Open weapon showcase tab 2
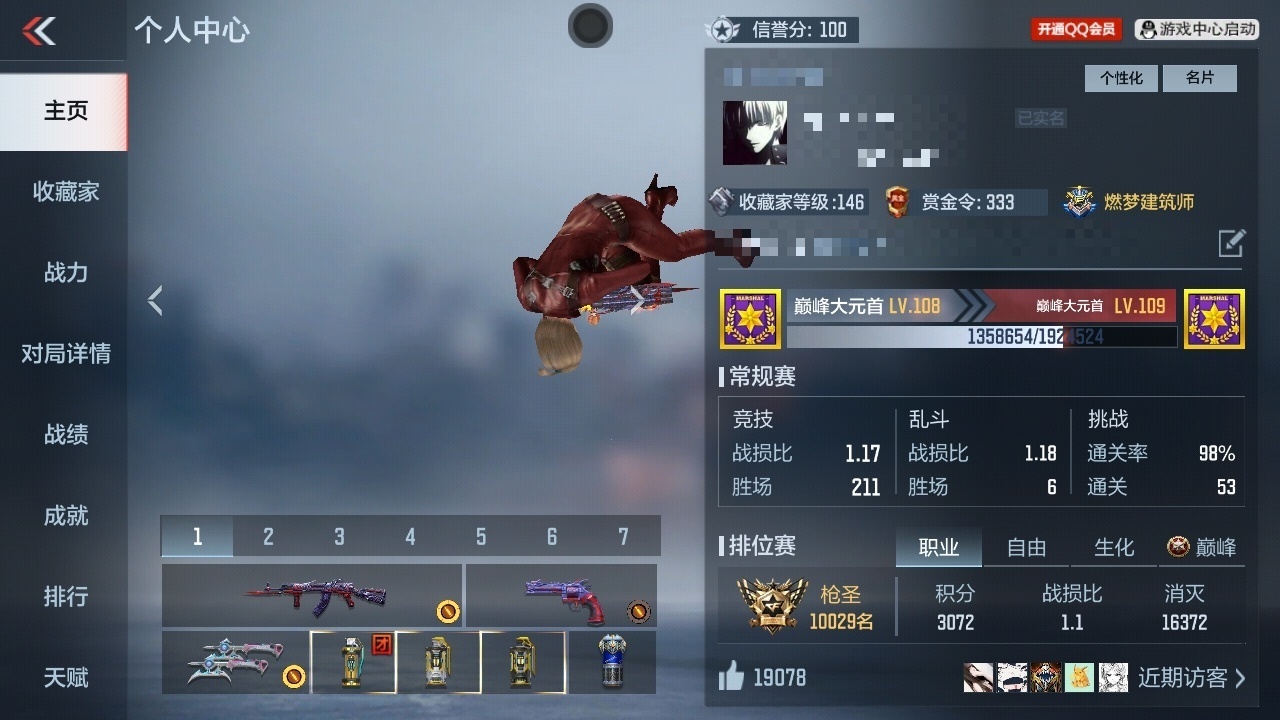The width and height of the screenshot is (1280, 720). tap(267, 536)
